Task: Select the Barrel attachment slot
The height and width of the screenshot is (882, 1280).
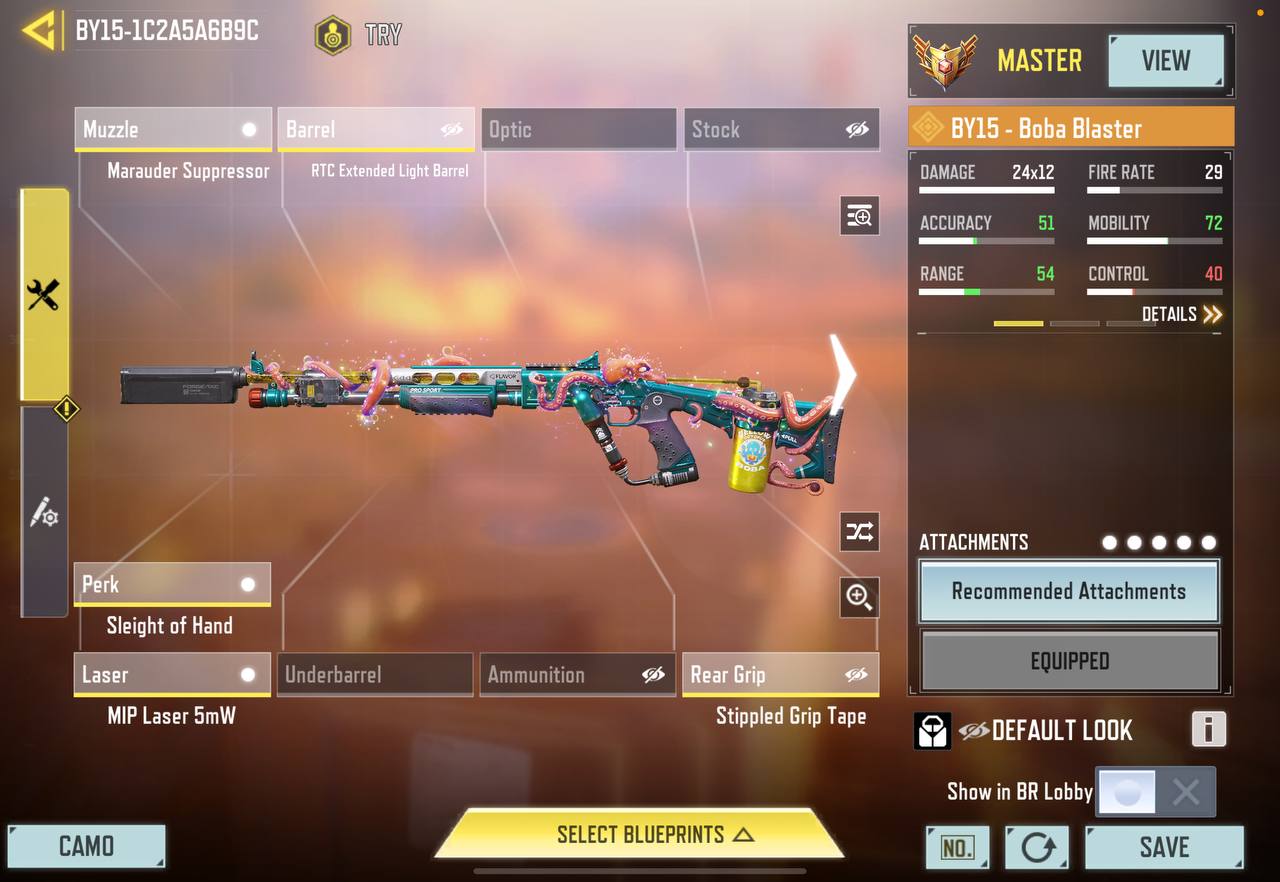Action: [375, 130]
